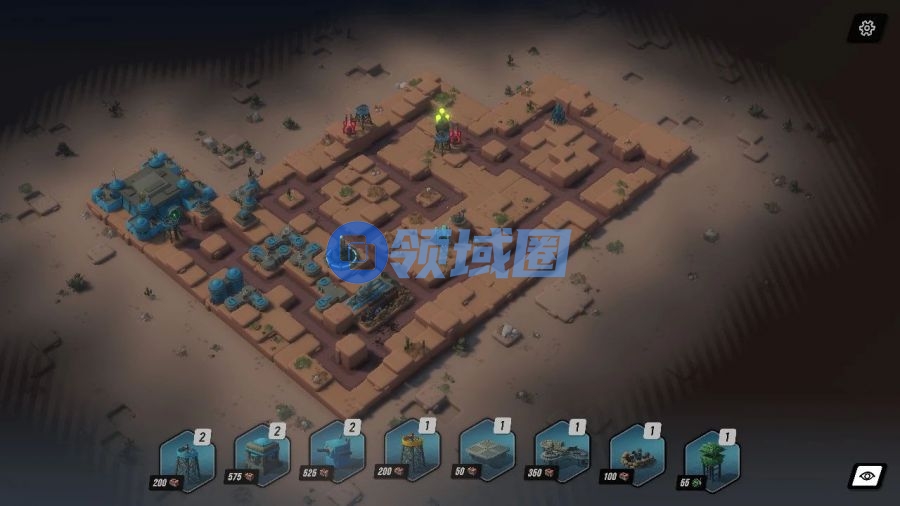Select the green tower card costing 55

pos(712,458)
